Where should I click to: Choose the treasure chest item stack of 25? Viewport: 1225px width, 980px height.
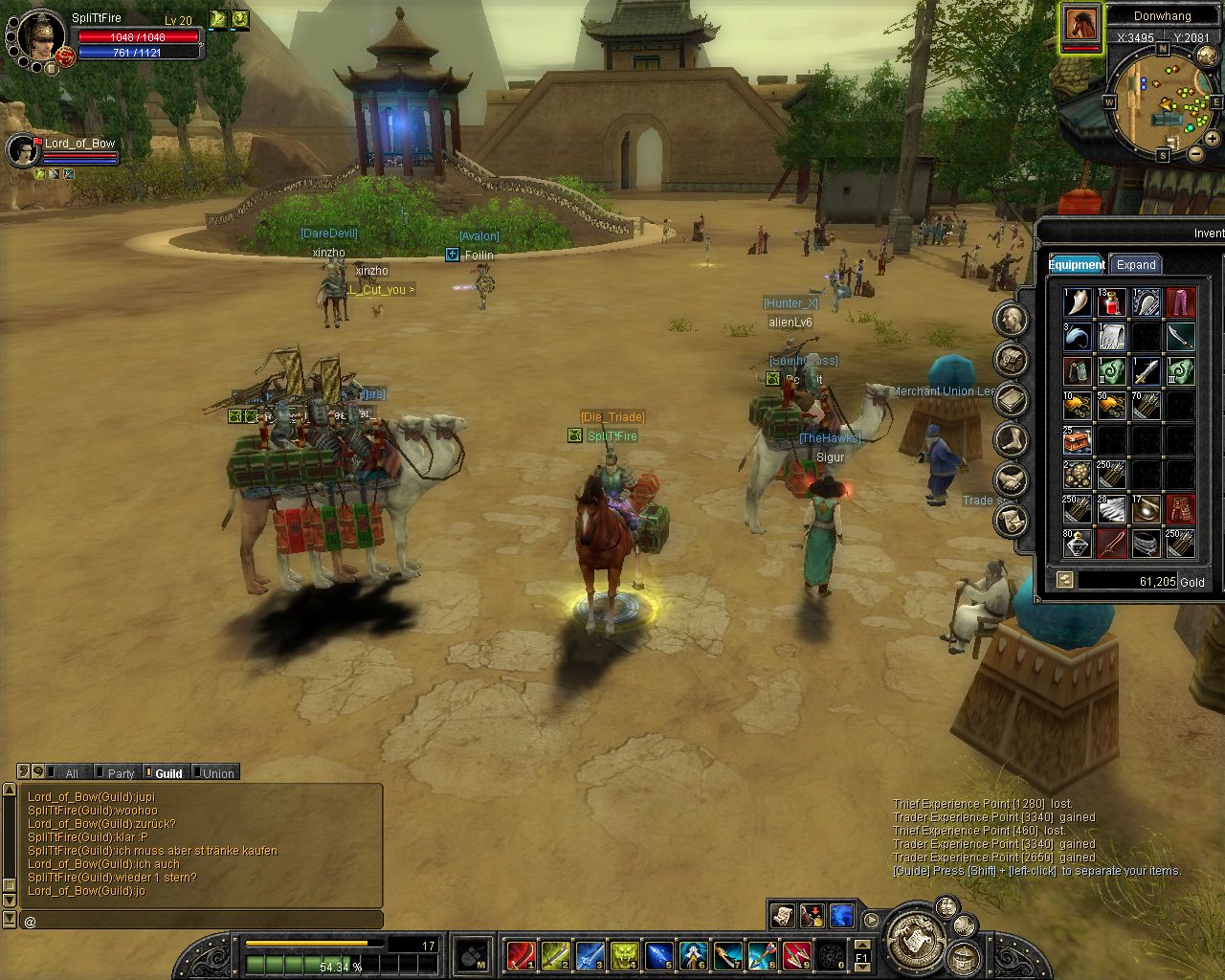tap(1077, 440)
